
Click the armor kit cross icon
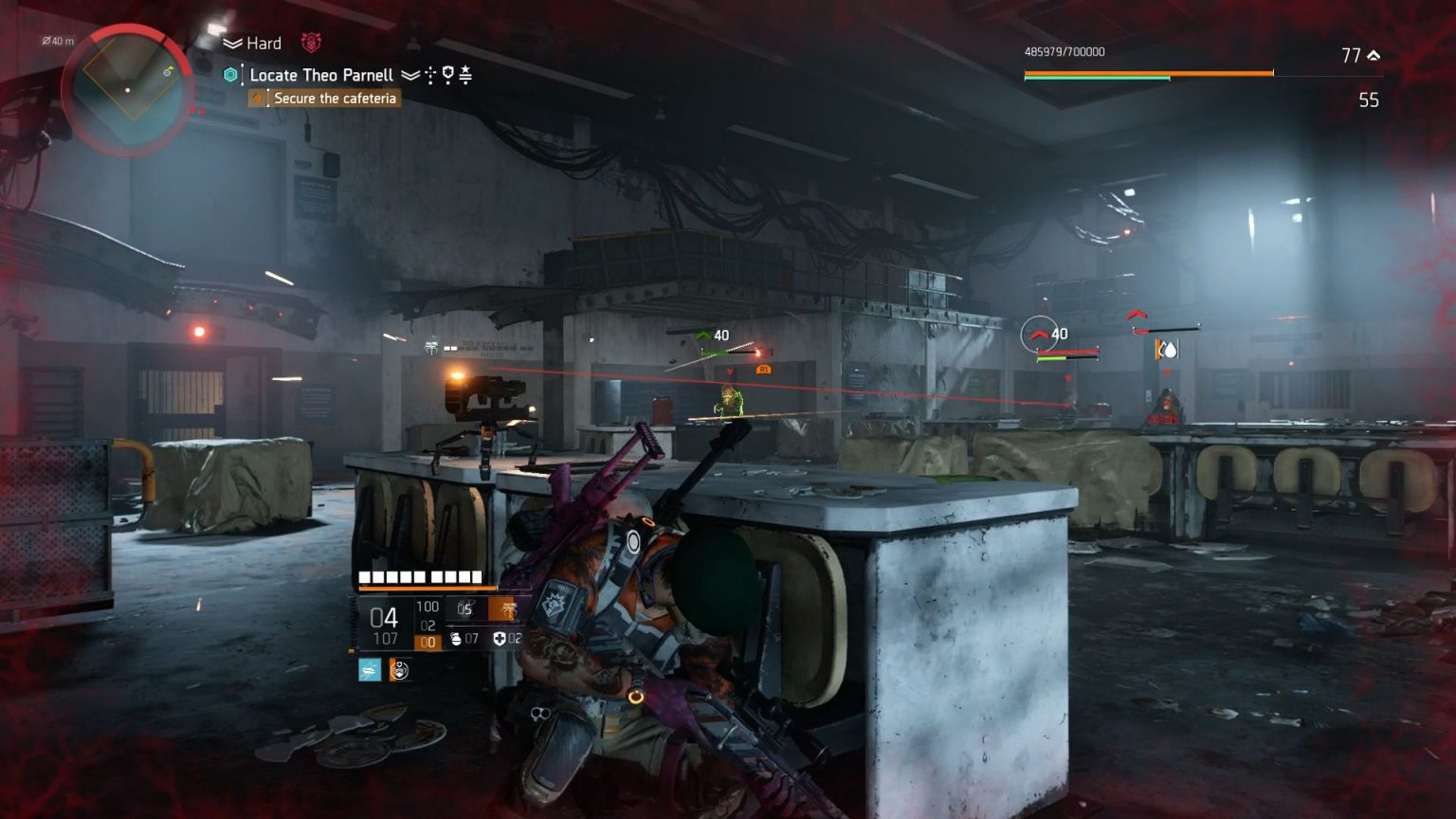coord(500,638)
